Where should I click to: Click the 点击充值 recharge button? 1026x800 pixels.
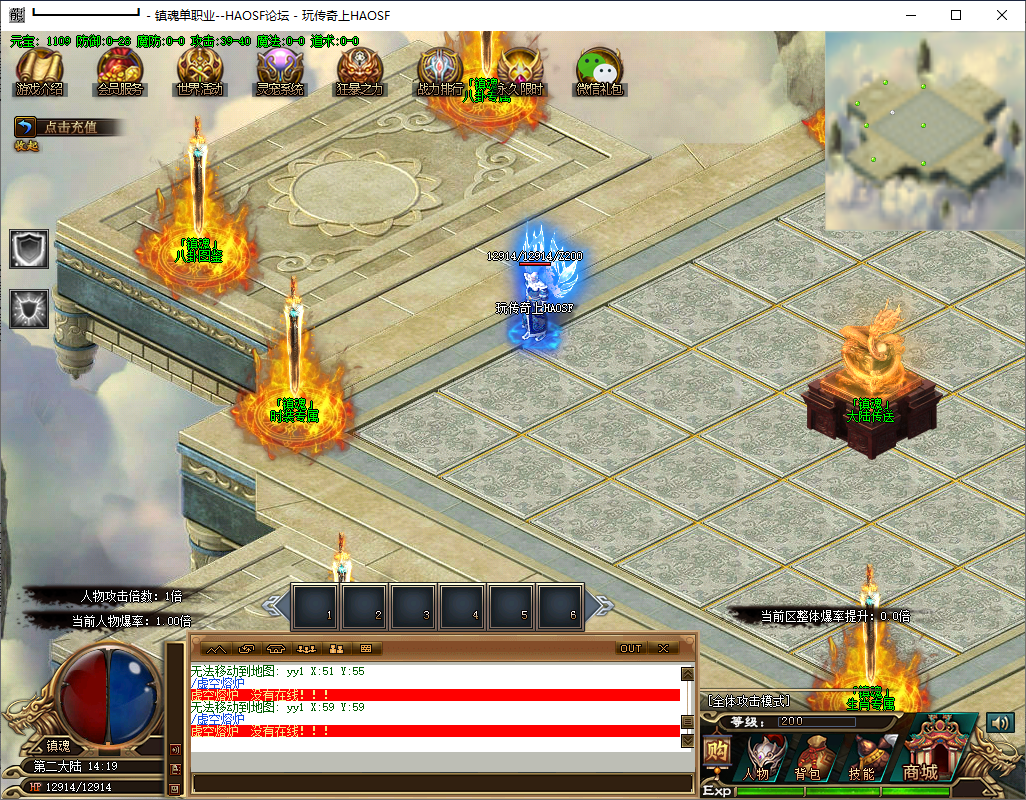(68, 127)
